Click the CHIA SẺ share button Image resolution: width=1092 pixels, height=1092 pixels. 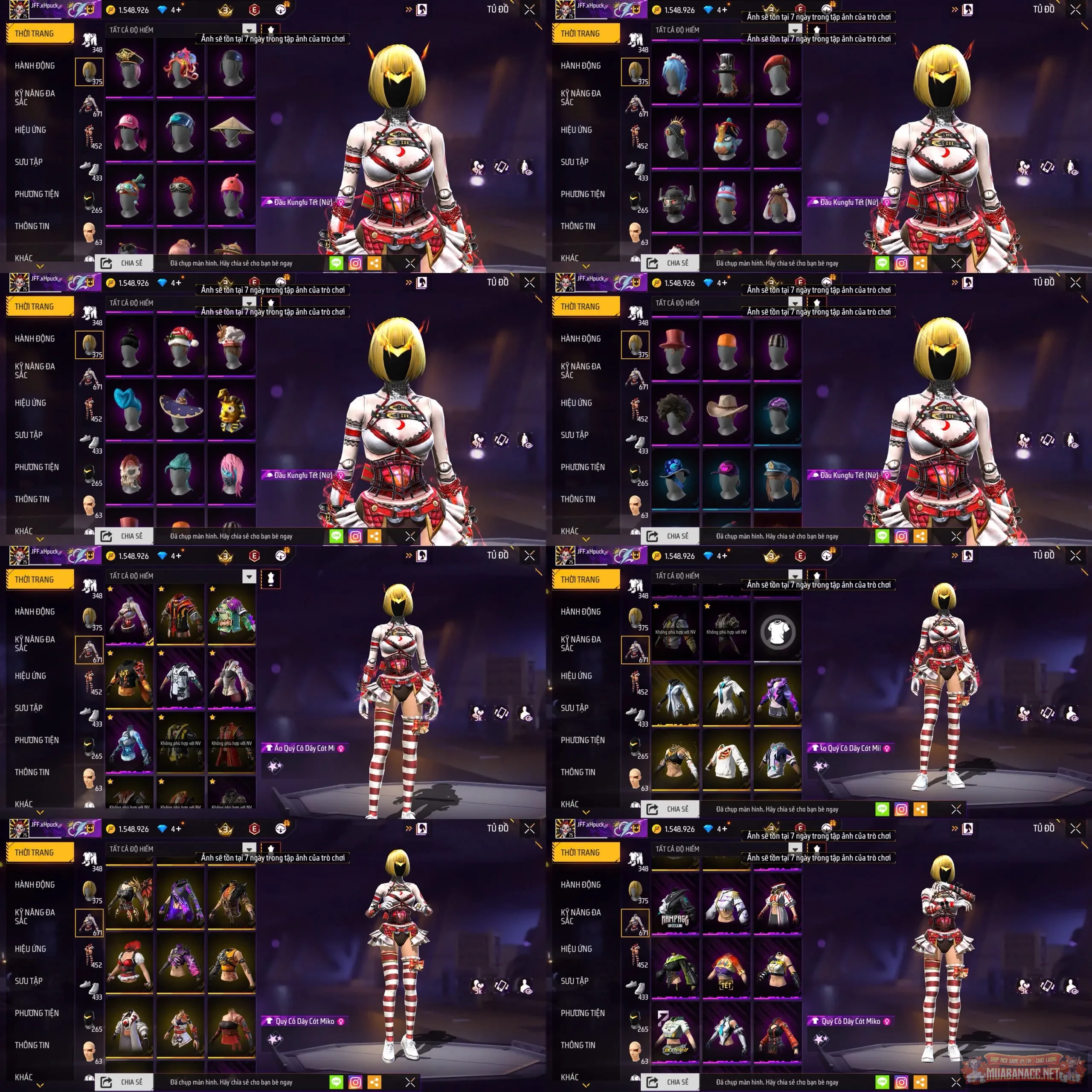pos(125,263)
